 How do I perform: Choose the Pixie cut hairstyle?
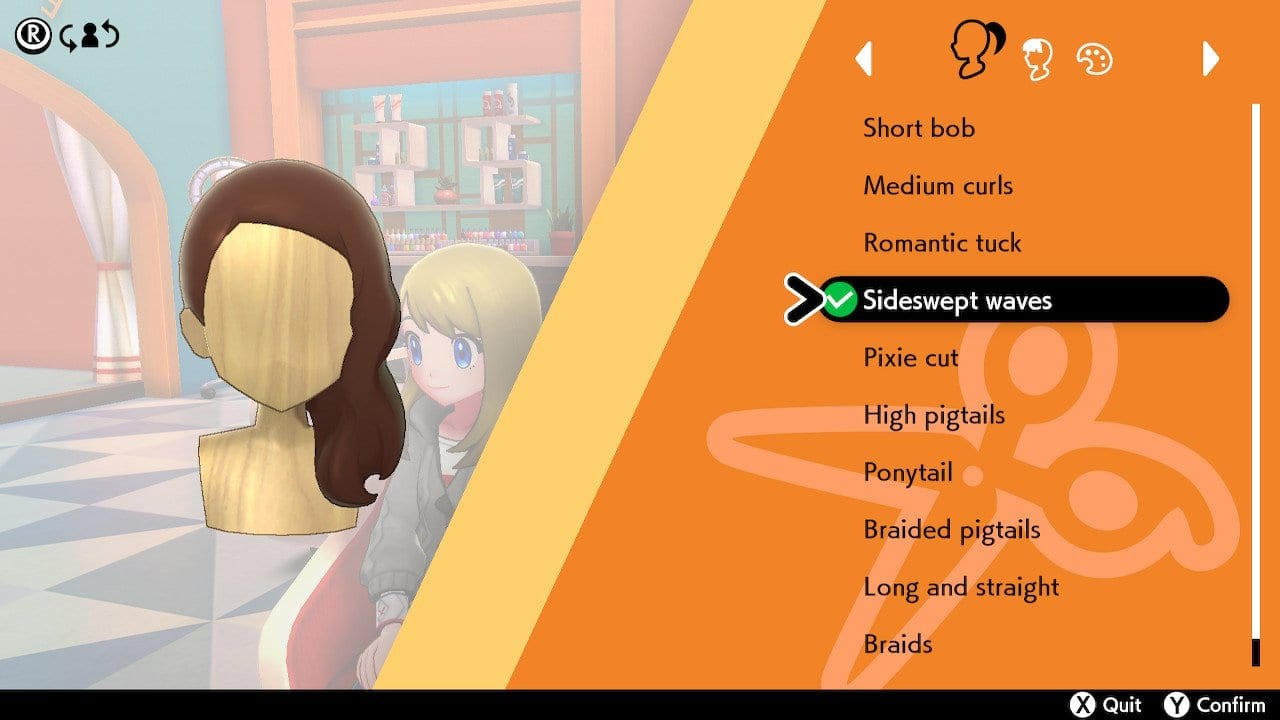pos(909,357)
